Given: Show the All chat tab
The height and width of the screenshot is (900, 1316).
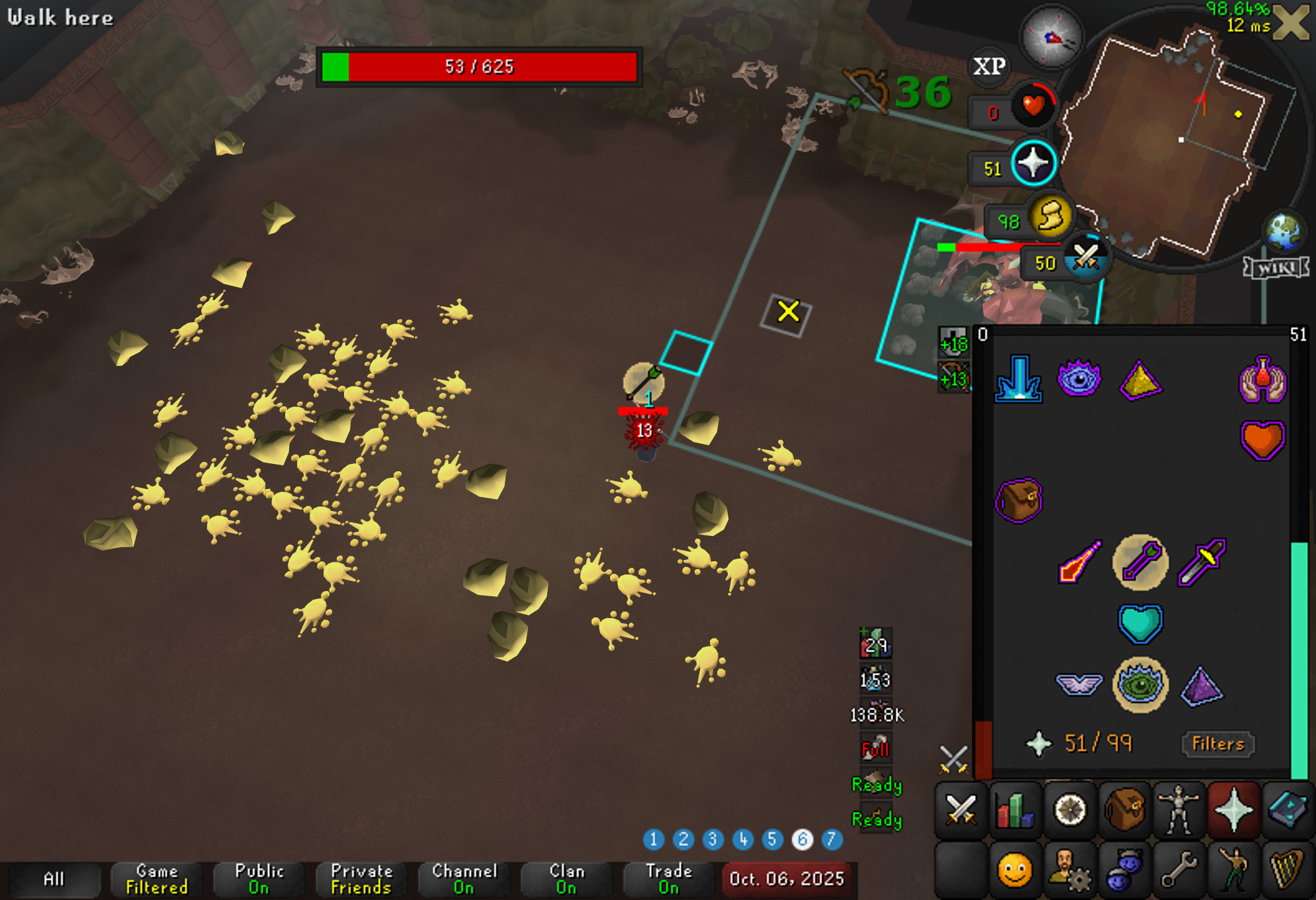Looking at the screenshot, I should coord(54,879).
